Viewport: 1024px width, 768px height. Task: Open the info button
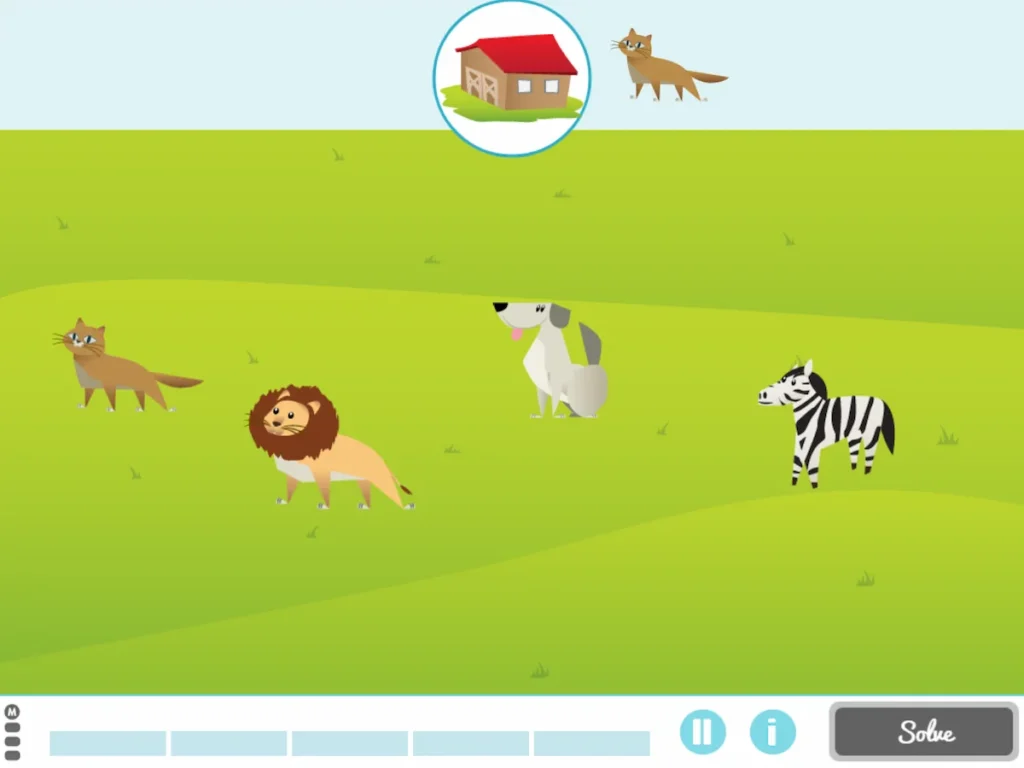[772, 732]
